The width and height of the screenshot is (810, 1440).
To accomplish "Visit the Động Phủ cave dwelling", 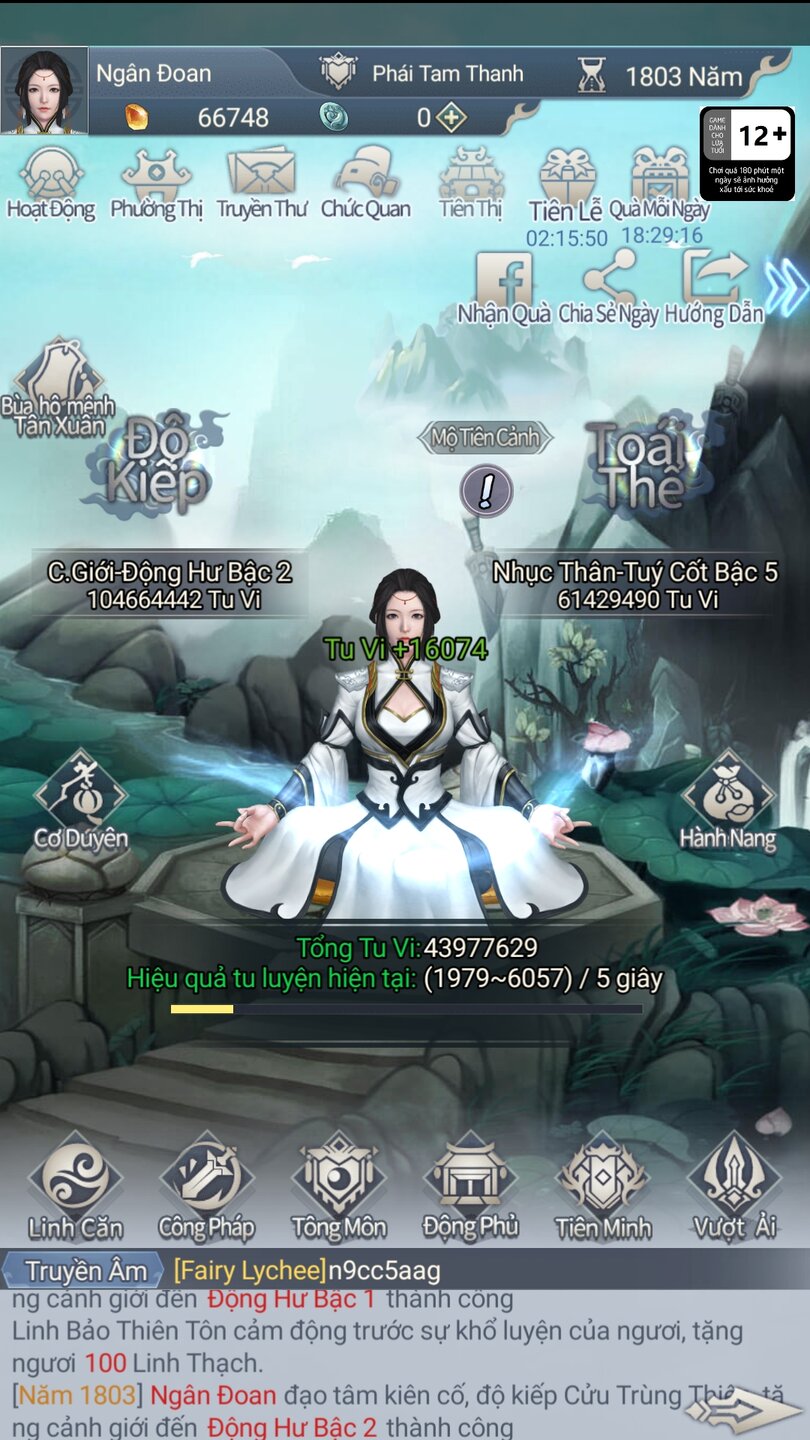I will [x=470, y=1187].
